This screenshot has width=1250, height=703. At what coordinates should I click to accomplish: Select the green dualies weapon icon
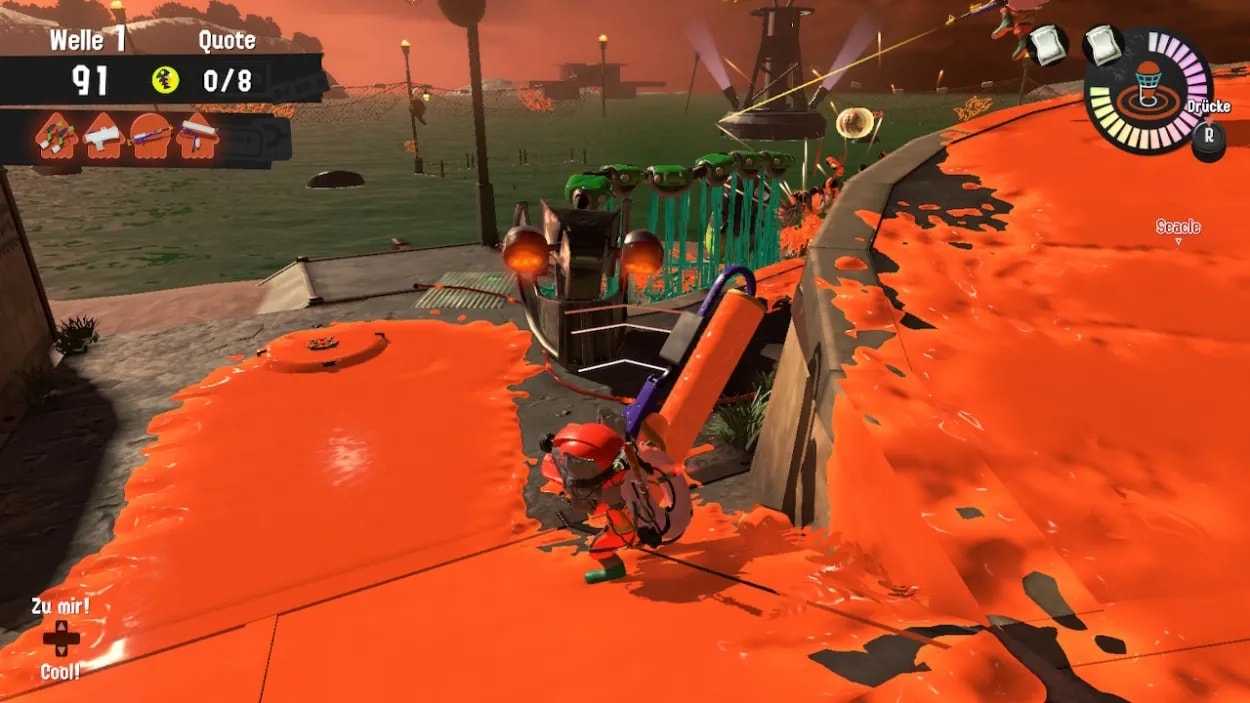[56, 135]
